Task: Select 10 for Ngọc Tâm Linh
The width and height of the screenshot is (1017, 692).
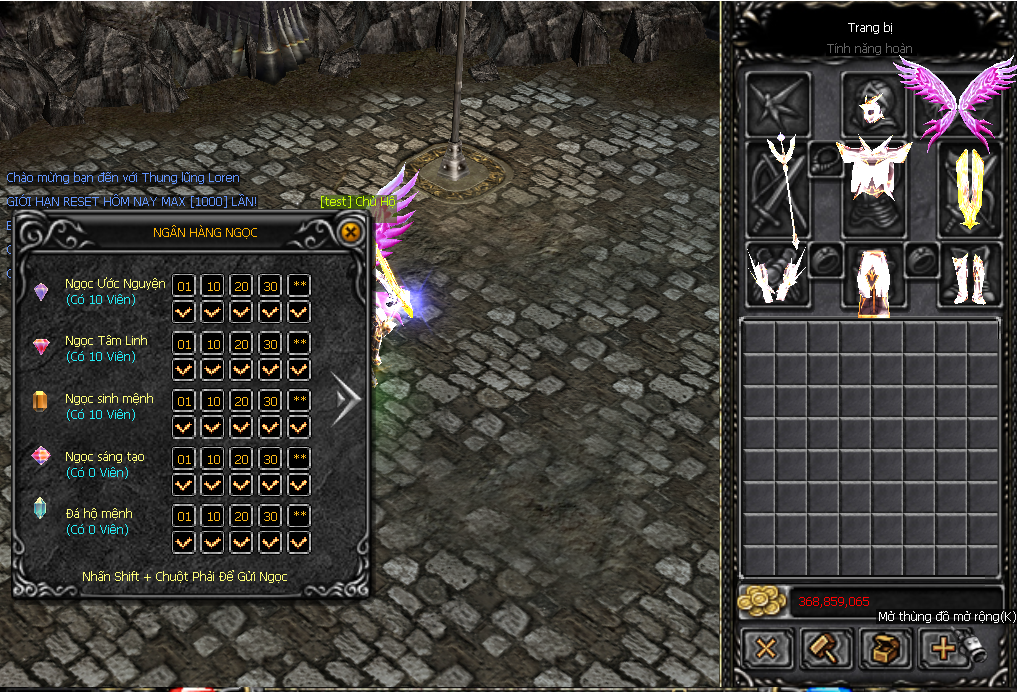Action: pos(212,344)
